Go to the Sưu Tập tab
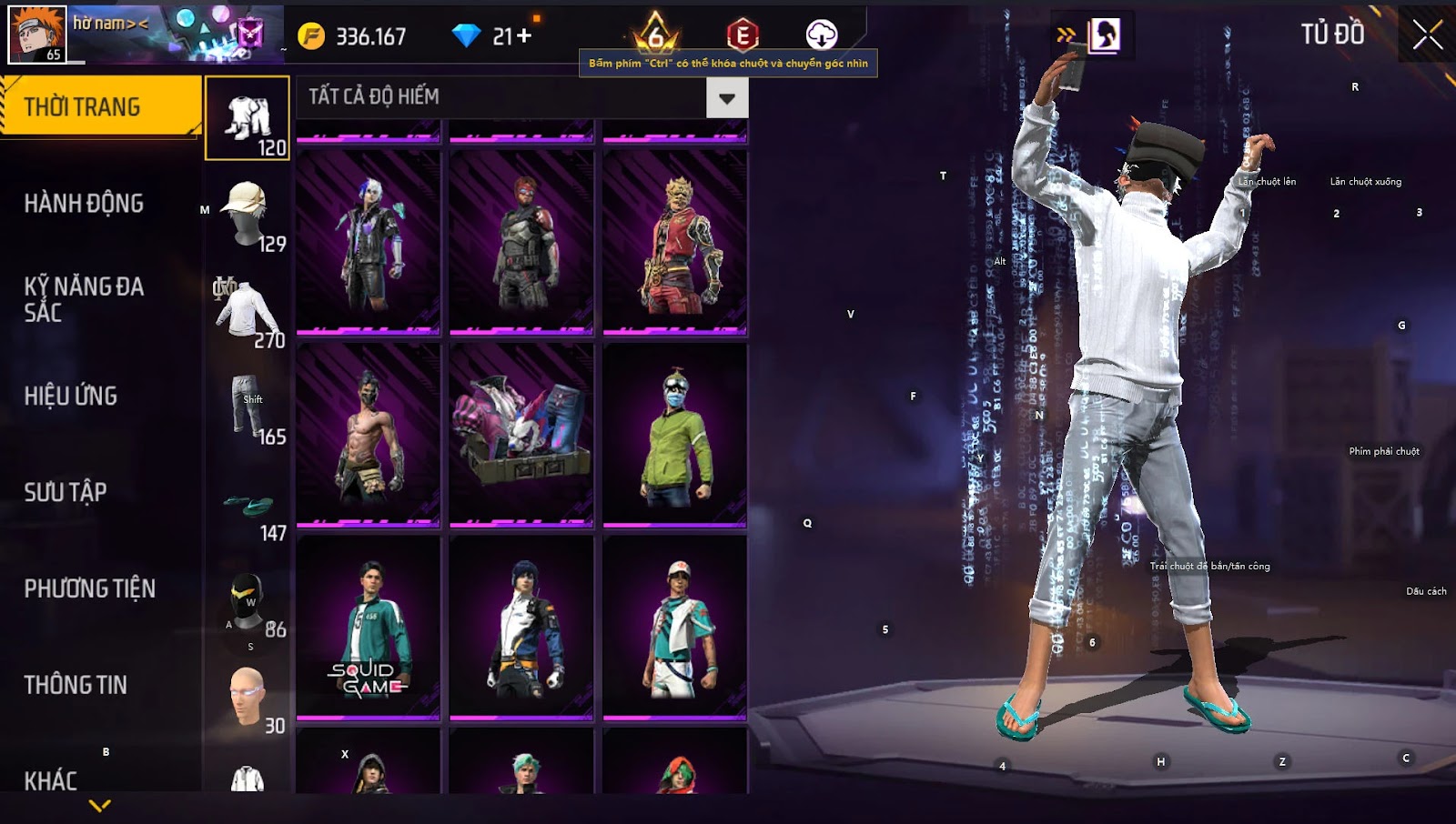This screenshot has width=1456, height=824. click(66, 492)
